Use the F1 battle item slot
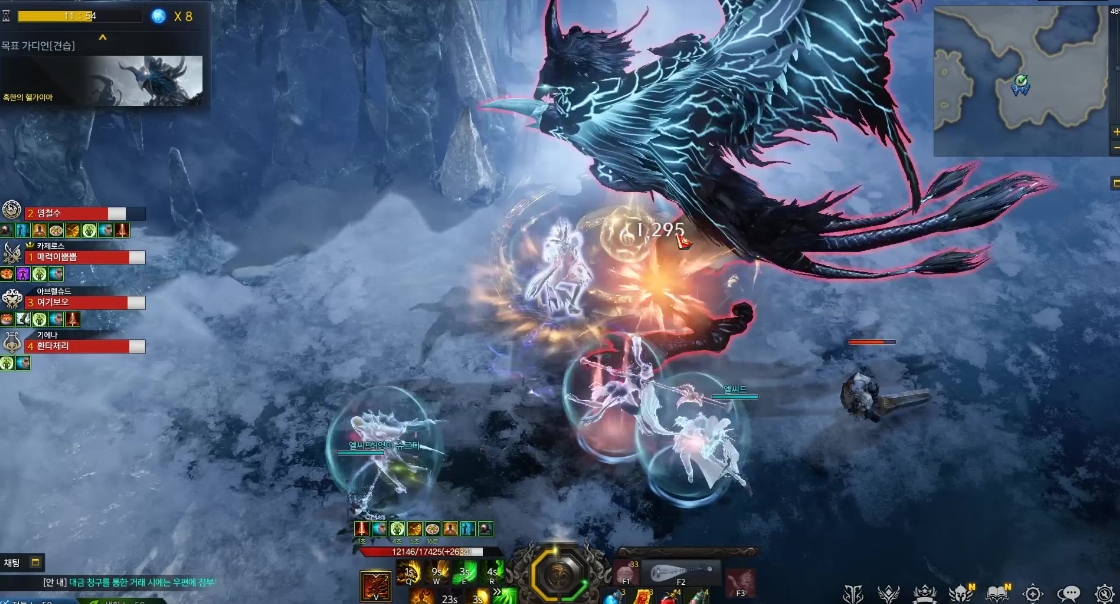The width and height of the screenshot is (1120, 604). pos(629,573)
